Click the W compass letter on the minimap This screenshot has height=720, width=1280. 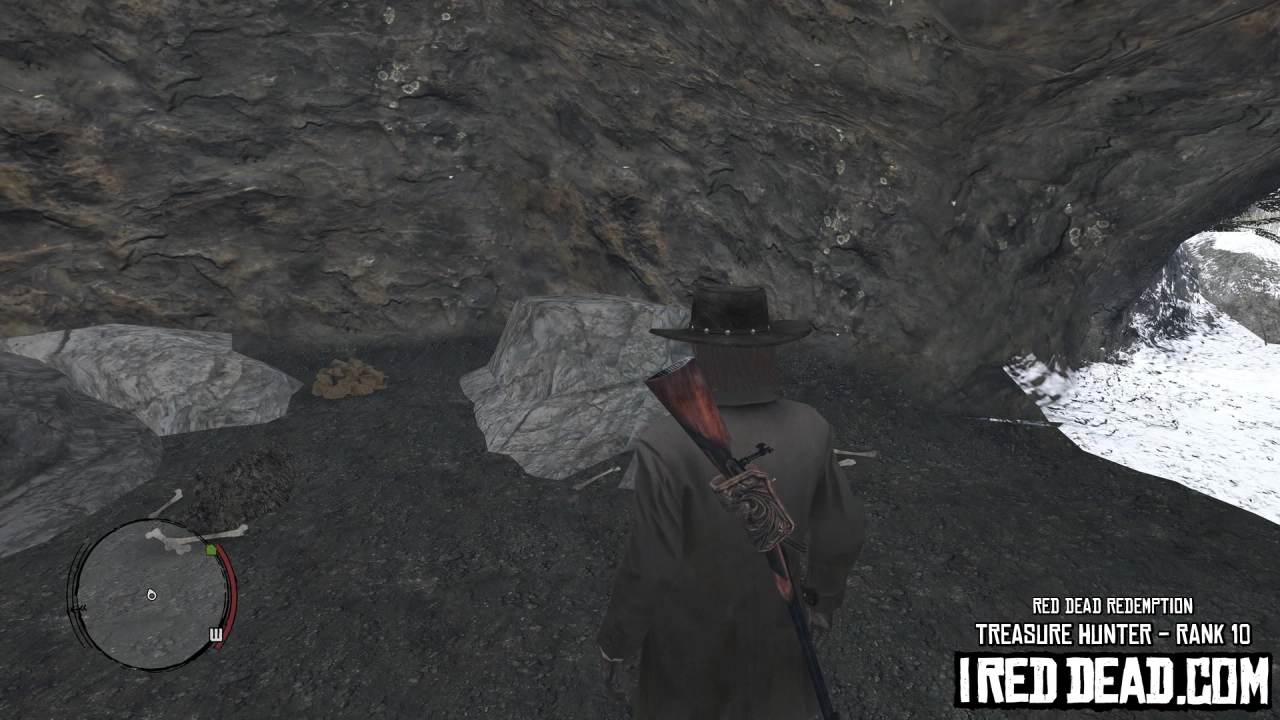click(216, 634)
